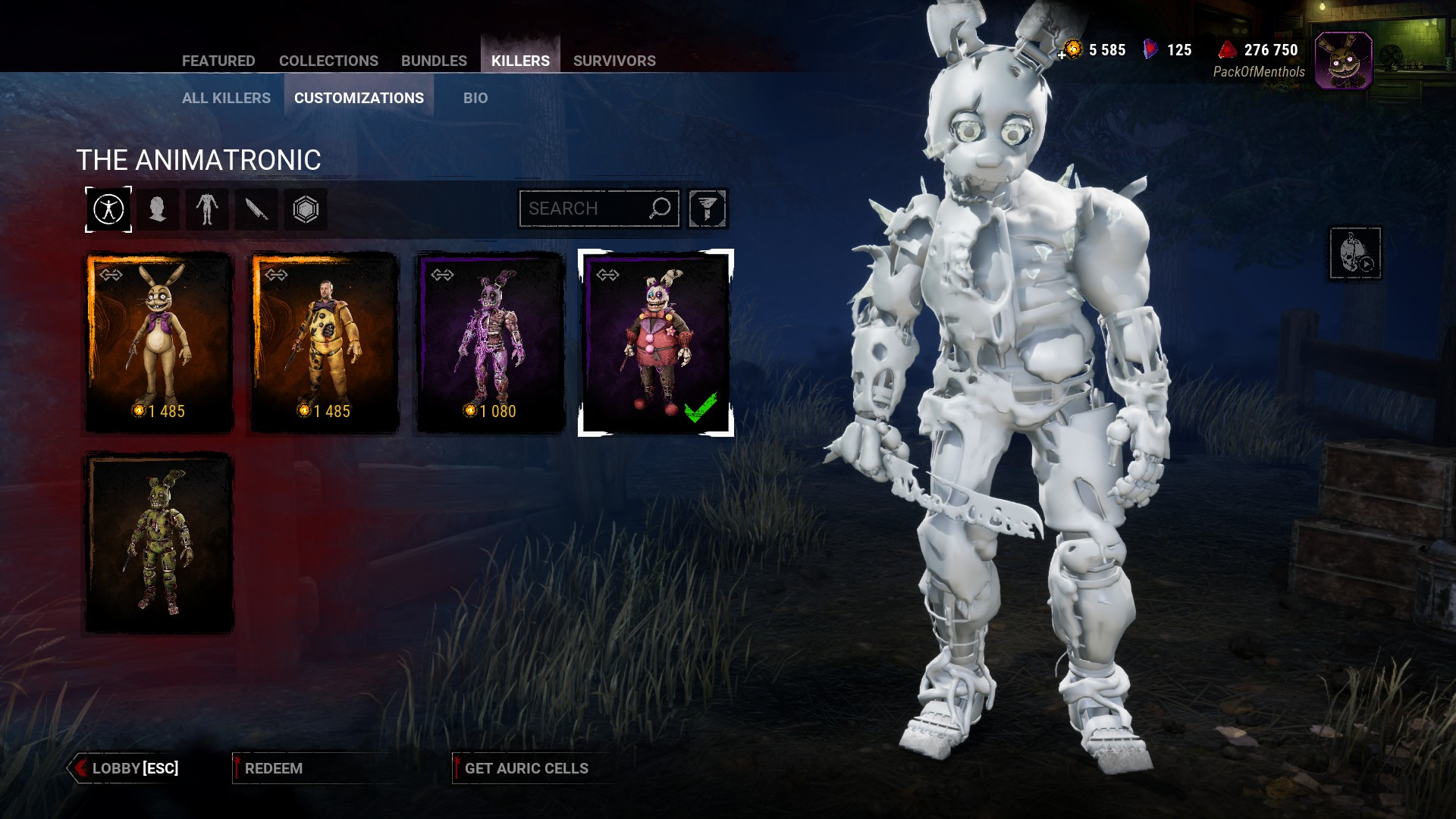The image size is (1456, 819).
Task: Select the default green Springtrap outfit
Action: 159,543
